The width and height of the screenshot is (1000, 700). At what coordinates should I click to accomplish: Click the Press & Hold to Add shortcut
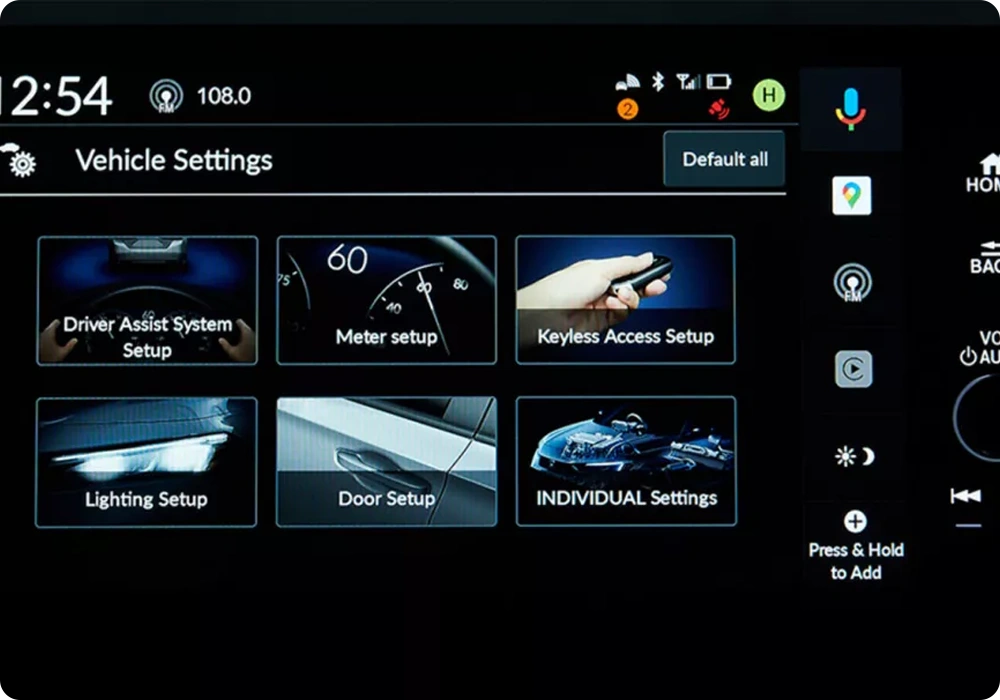[x=855, y=546]
